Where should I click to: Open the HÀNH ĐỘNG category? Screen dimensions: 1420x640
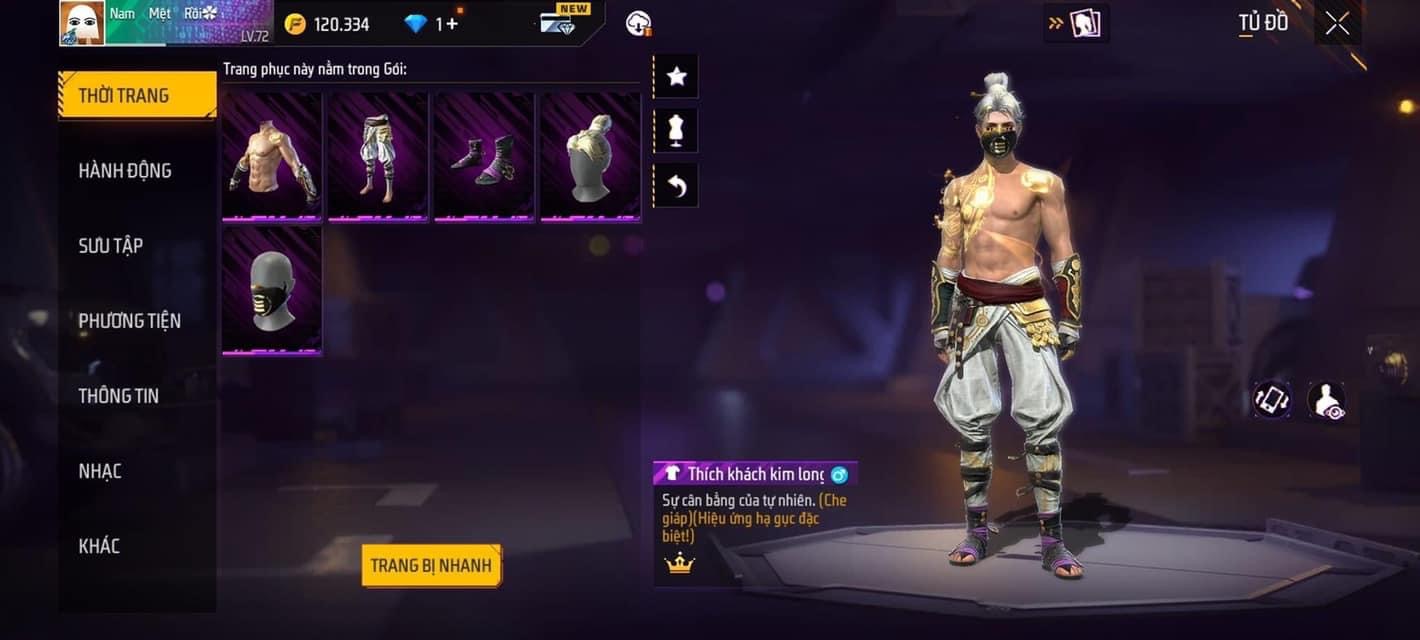126,171
